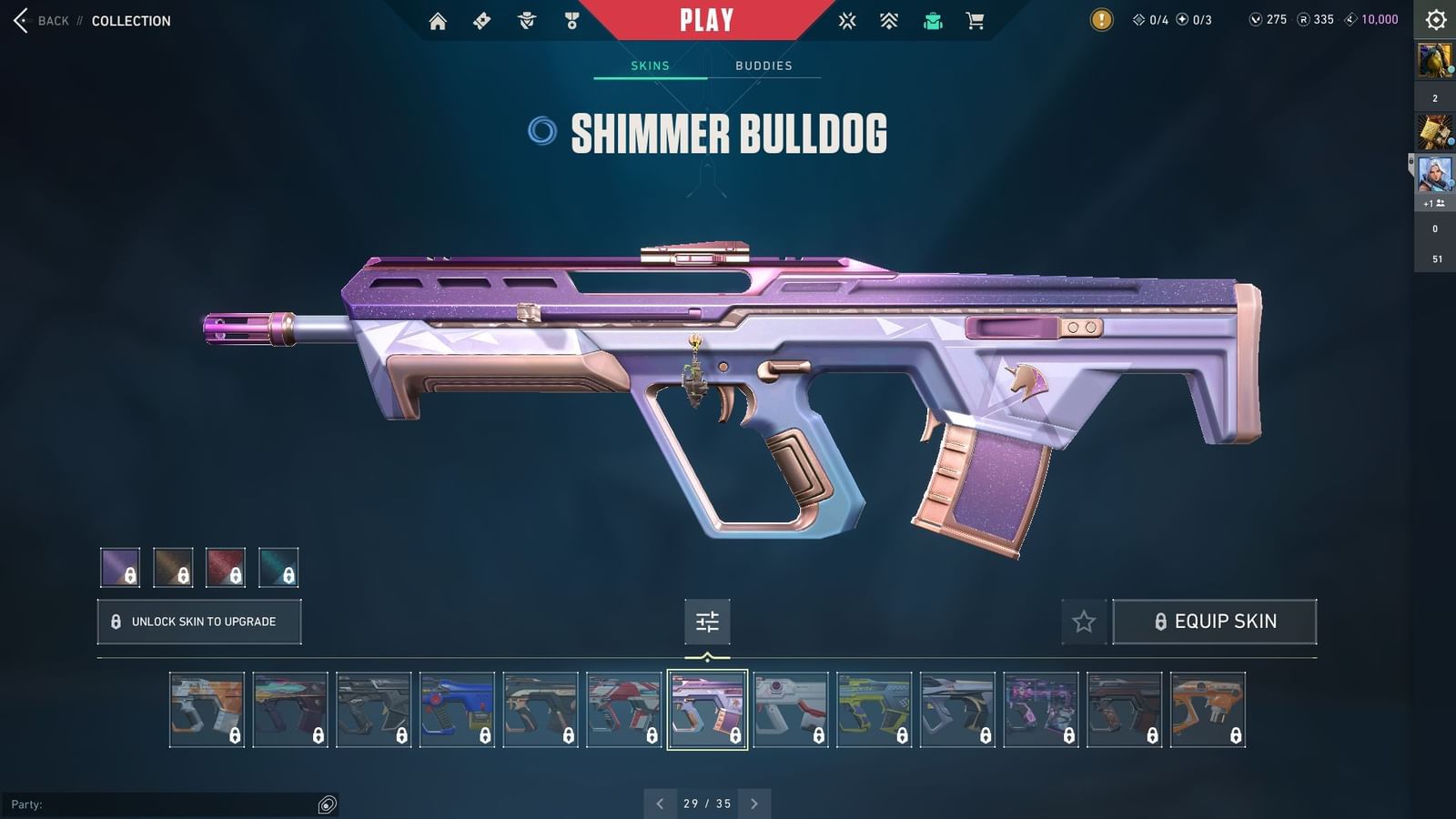Viewport: 1456px width, 819px height.
Task: Select the Shimmer Bulldog thumbnail in the carousel
Action: coord(707,710)
